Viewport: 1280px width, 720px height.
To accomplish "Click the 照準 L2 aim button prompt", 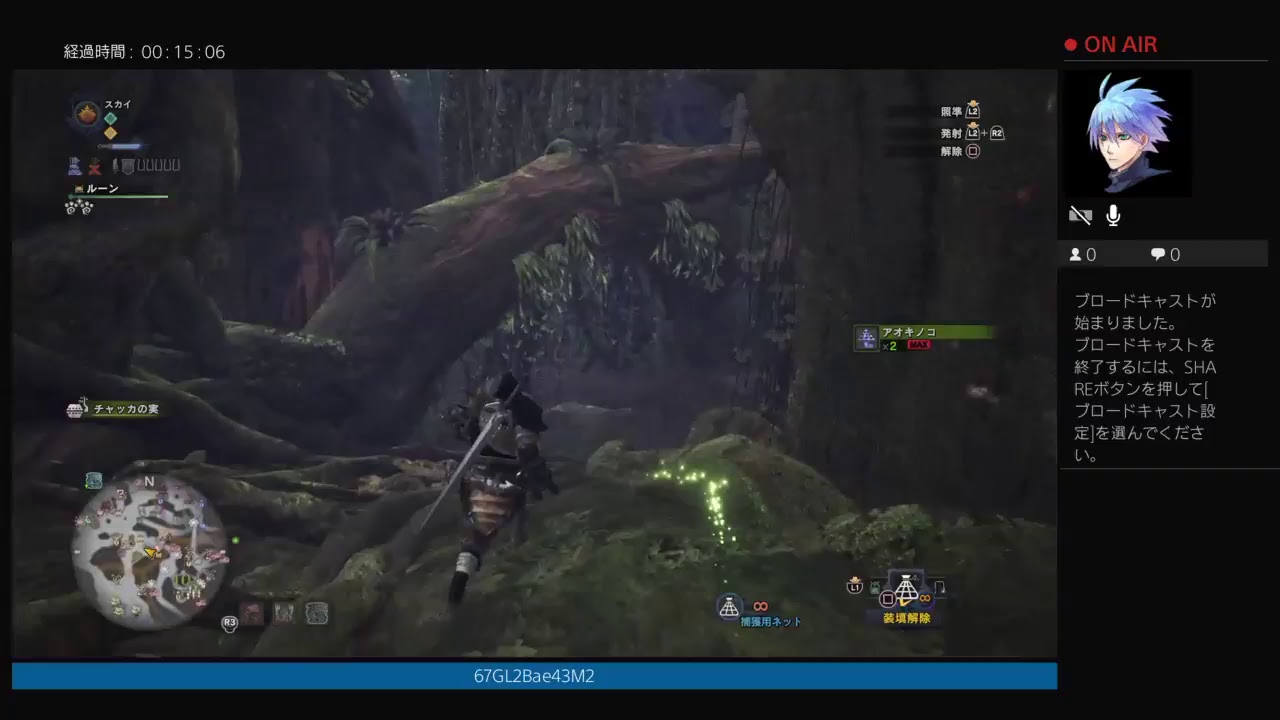I will pos(960,112).
